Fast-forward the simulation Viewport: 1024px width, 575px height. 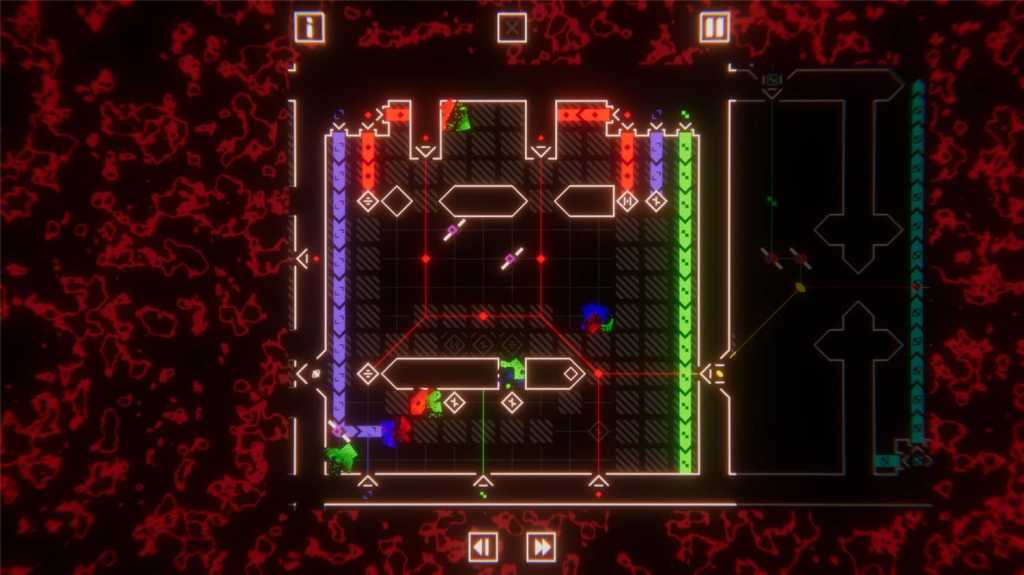(x=541, y=546)
